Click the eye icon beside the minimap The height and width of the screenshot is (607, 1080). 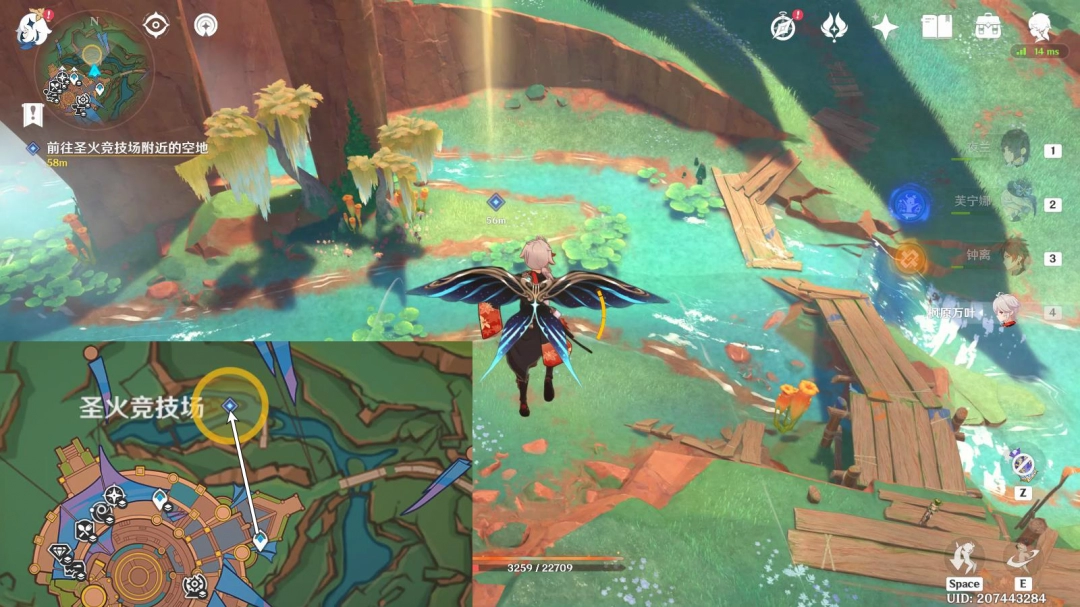156,26
